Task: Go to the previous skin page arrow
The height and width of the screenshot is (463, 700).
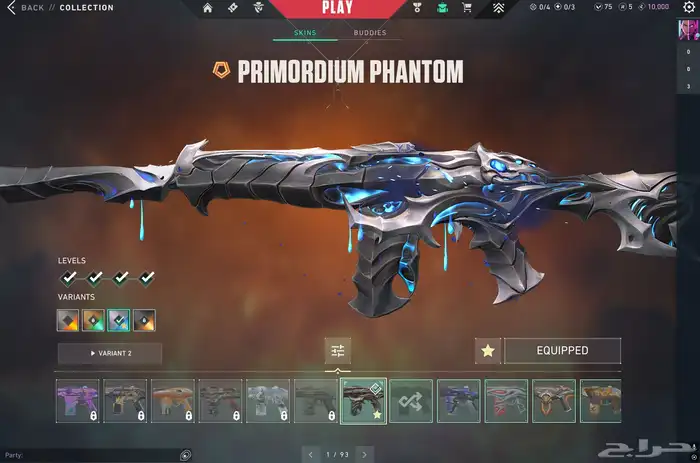Action: click(x=311, y=455)
